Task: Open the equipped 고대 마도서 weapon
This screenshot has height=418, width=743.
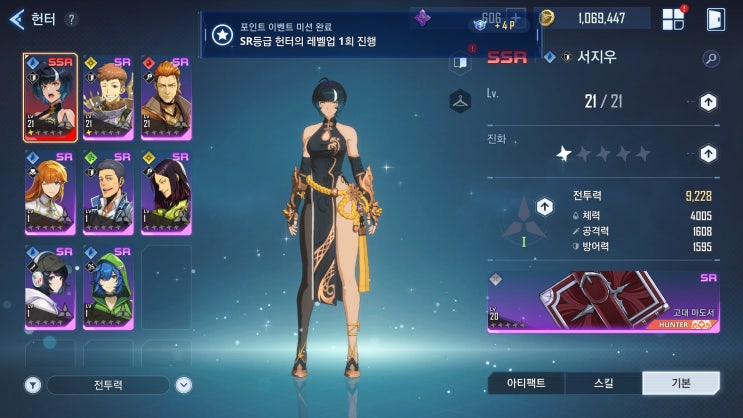Action: point(604,301)
